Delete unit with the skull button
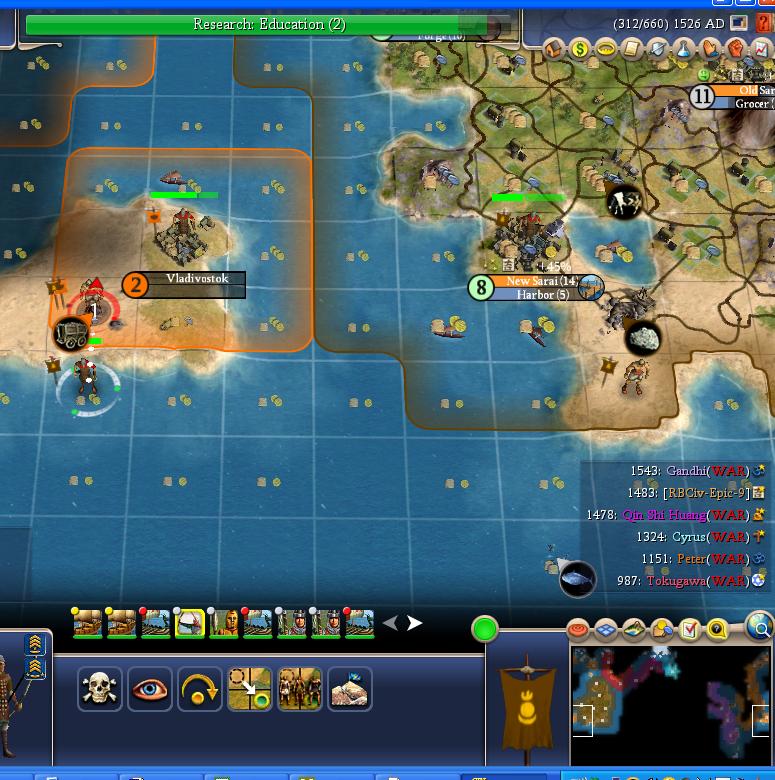 point(100,689)
